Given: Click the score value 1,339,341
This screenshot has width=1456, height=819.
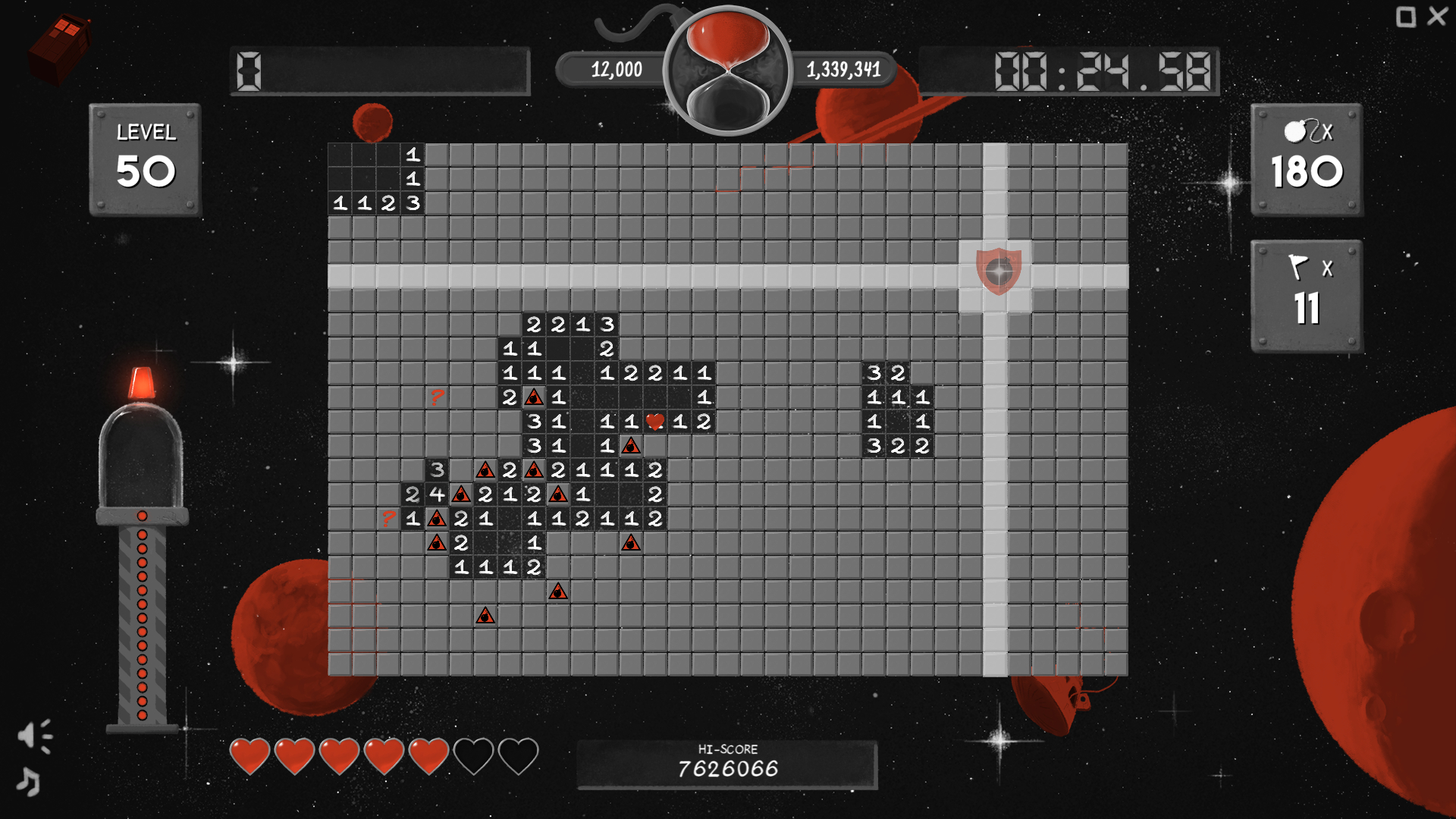Looking at the screenshot, I should (844, 71).
